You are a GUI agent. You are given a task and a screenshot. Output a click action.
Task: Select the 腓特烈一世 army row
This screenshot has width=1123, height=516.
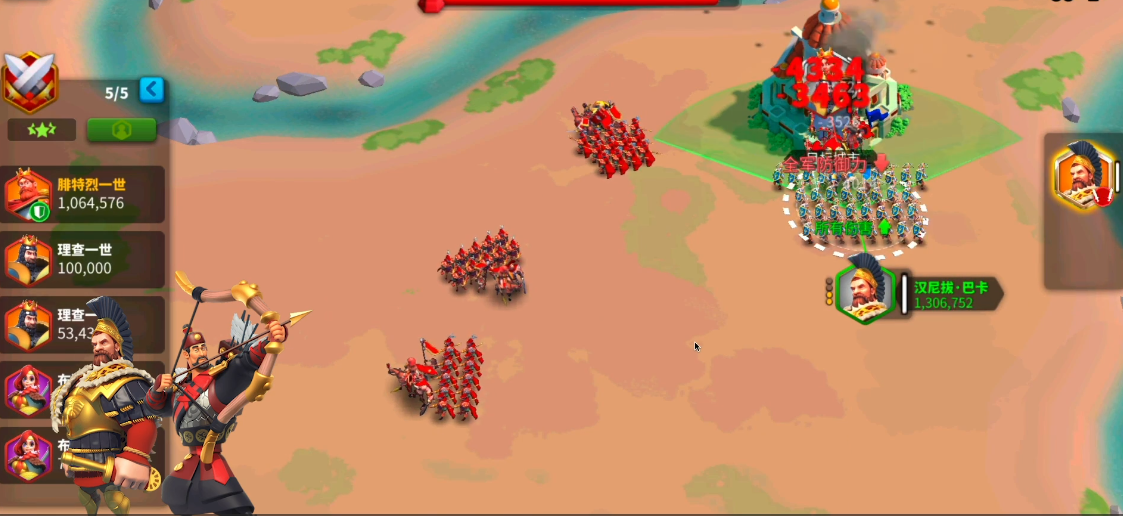(83, 194)
